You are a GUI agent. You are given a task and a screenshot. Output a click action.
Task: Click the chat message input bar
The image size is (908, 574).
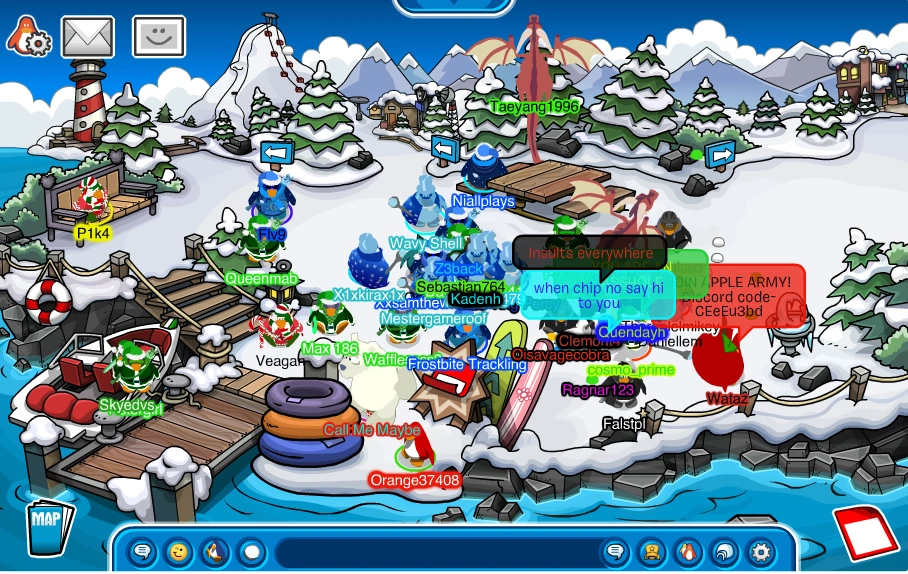pyautogui.click(x=435, y=551)
